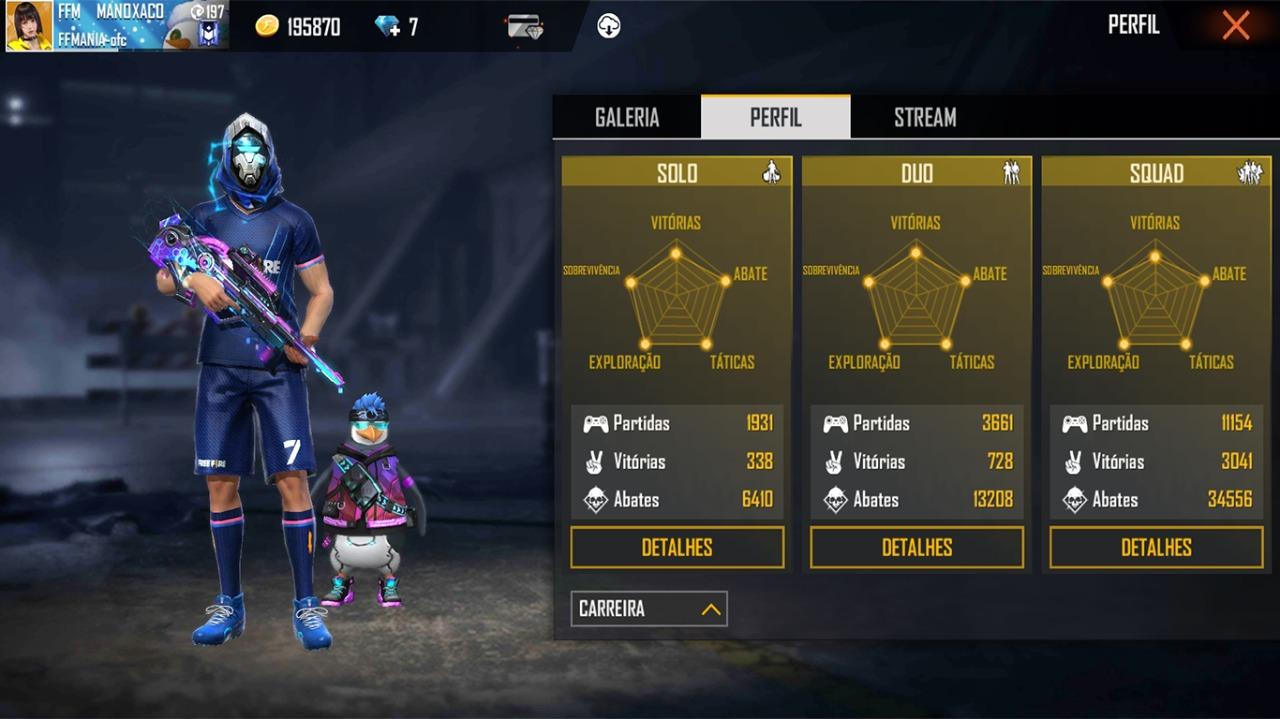Open the gold coins balance
The image size is (1280, 719).
click(298, 27)
